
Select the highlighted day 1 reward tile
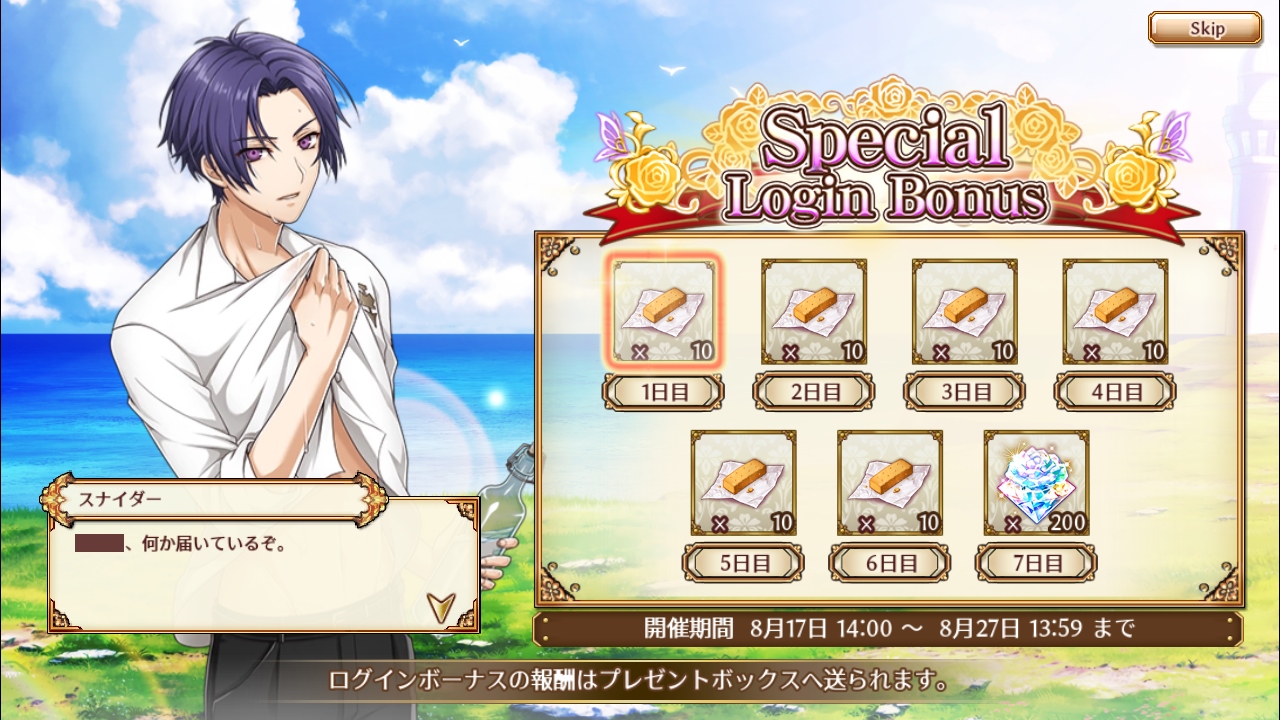(663, 312)
